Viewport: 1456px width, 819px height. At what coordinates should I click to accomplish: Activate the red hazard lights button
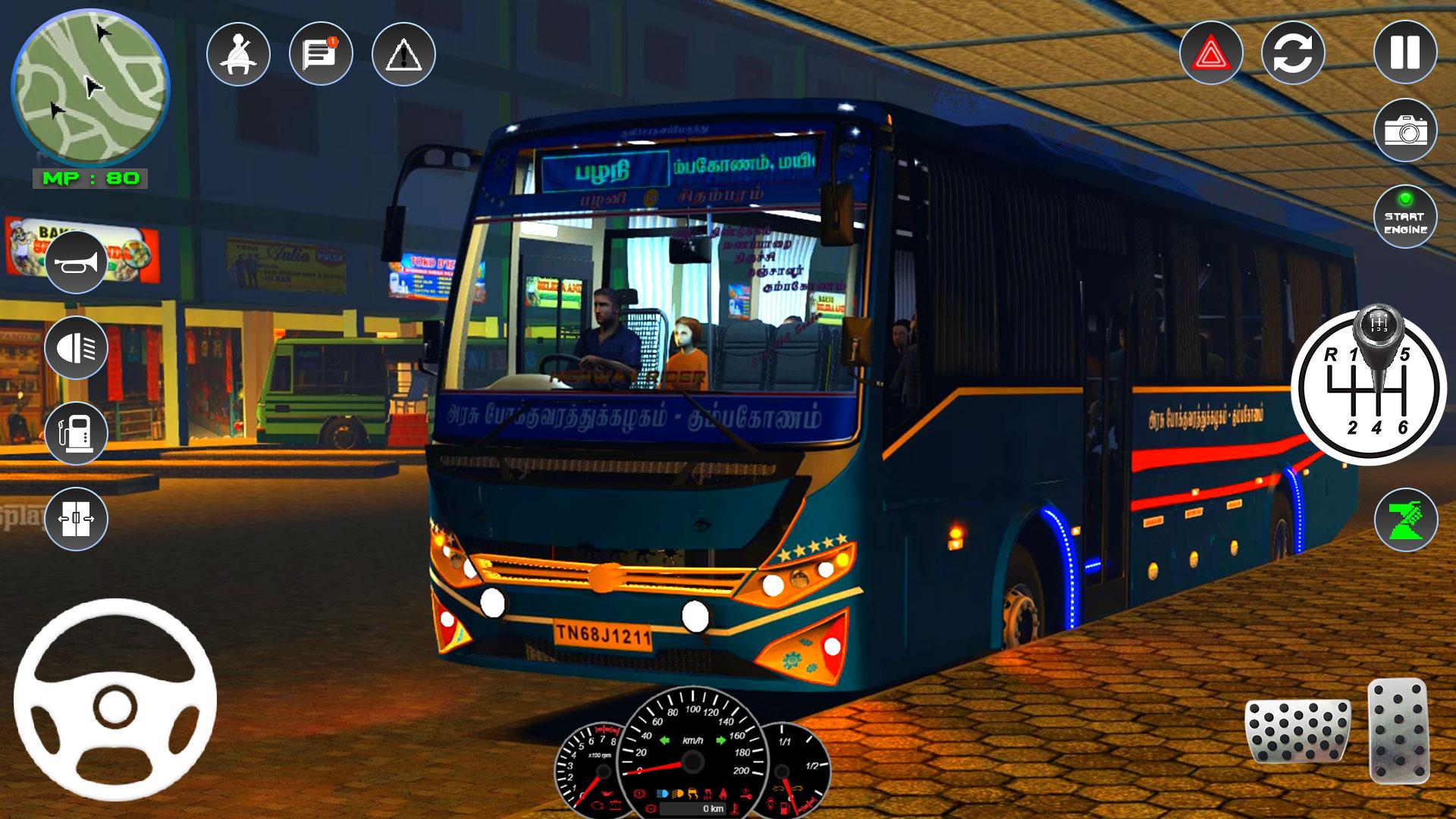coord(1211,53)
